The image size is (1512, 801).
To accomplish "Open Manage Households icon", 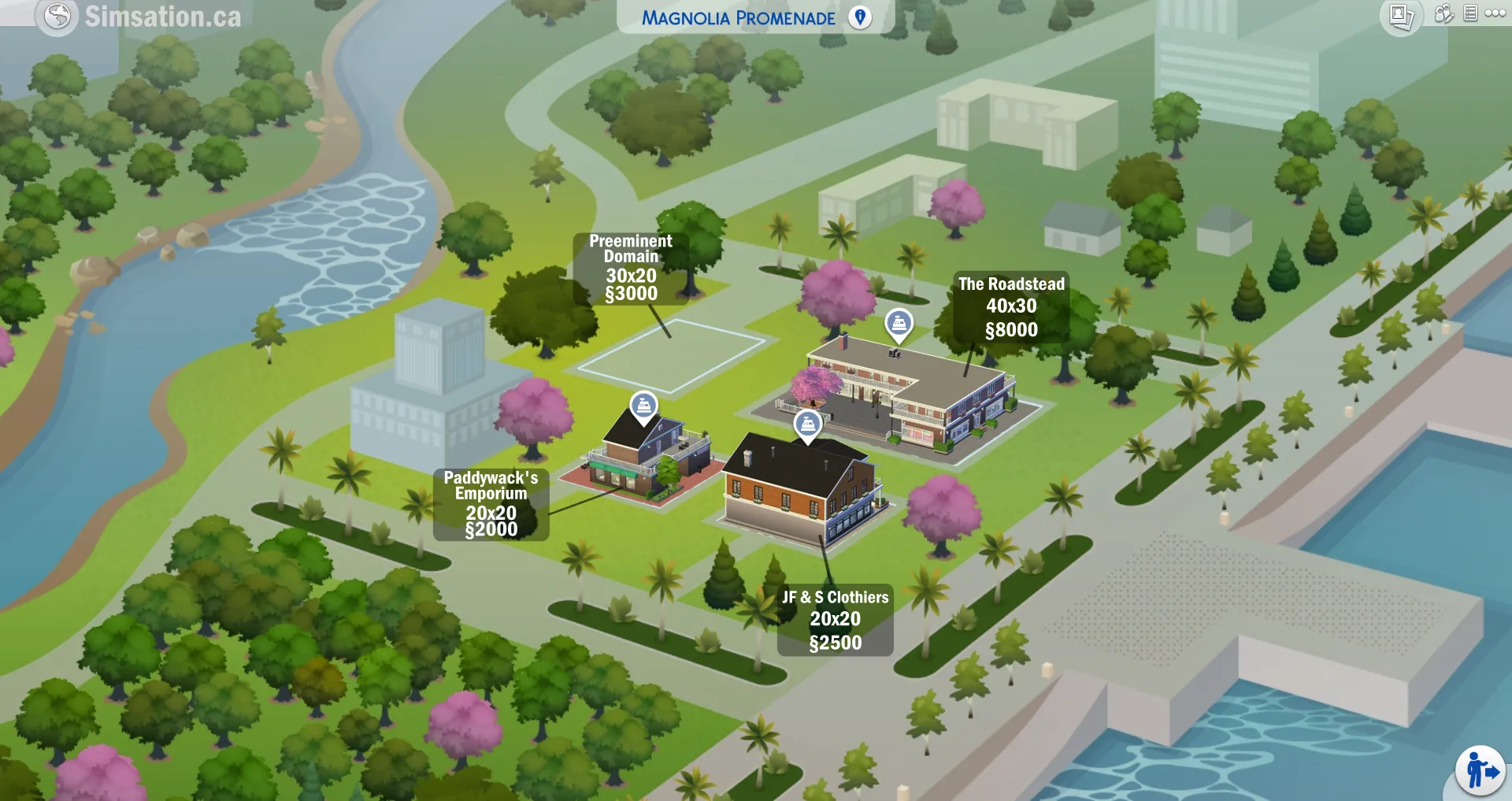I will [x=1443, y=13].
